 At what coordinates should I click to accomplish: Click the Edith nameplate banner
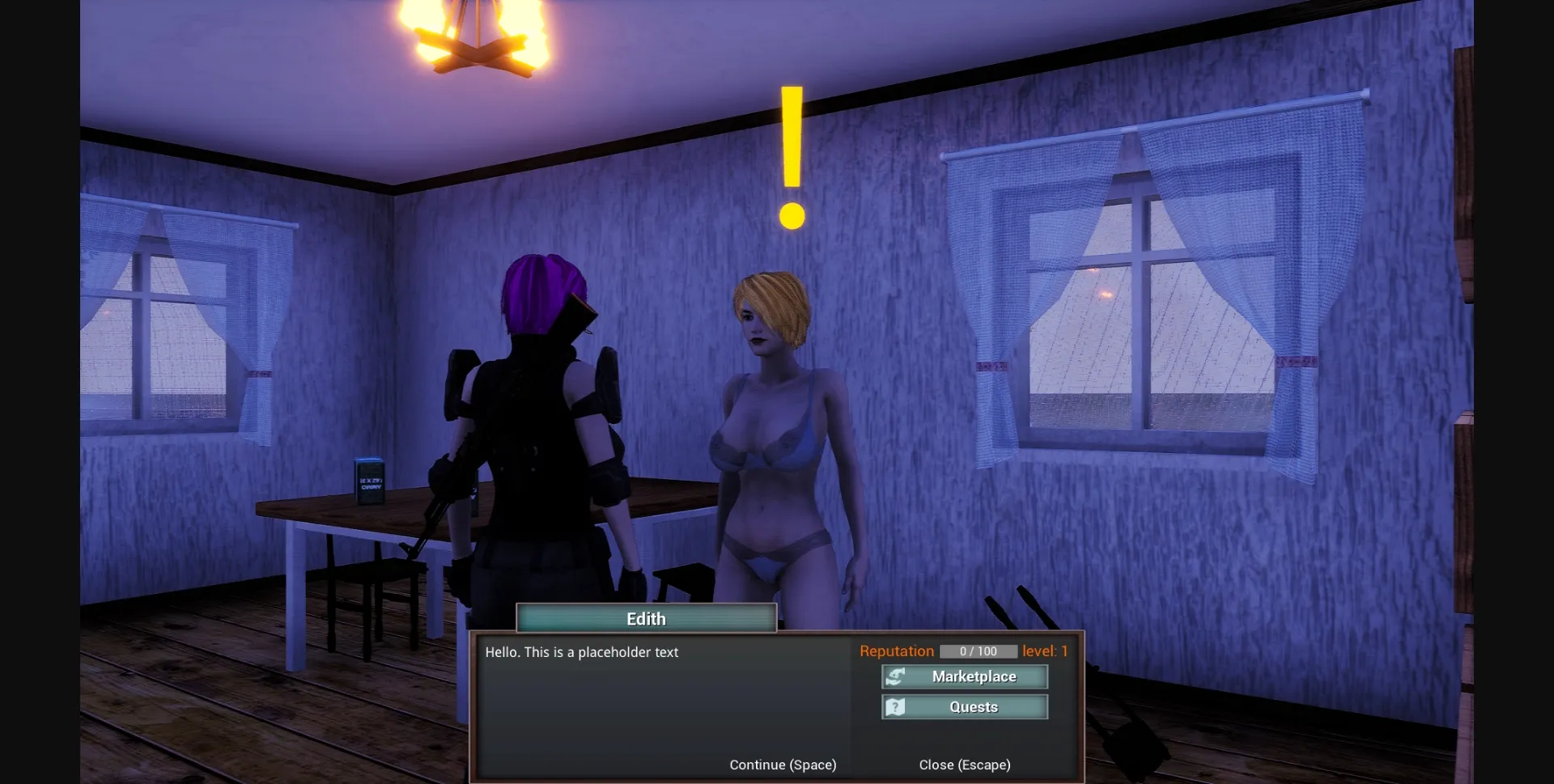(x=646, y=618)
